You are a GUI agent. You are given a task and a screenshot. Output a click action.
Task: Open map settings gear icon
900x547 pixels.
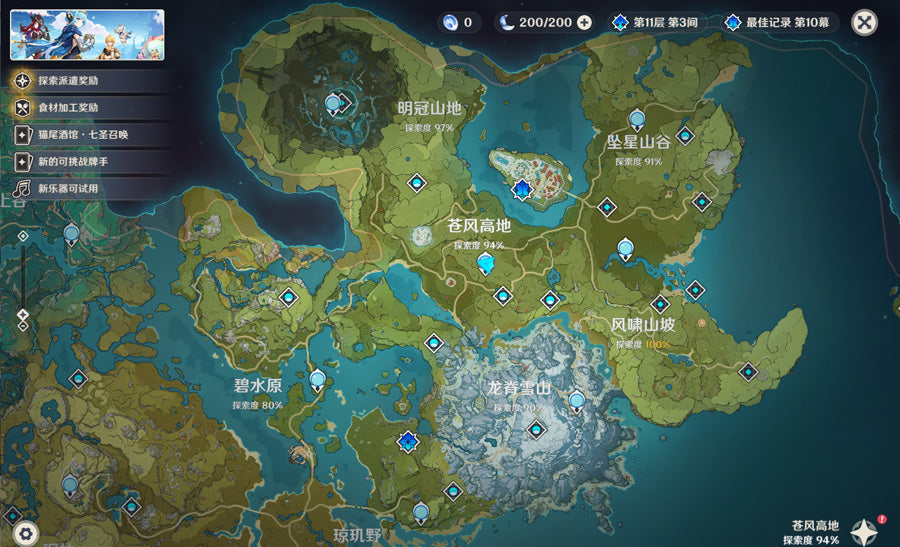click(26, 533)
